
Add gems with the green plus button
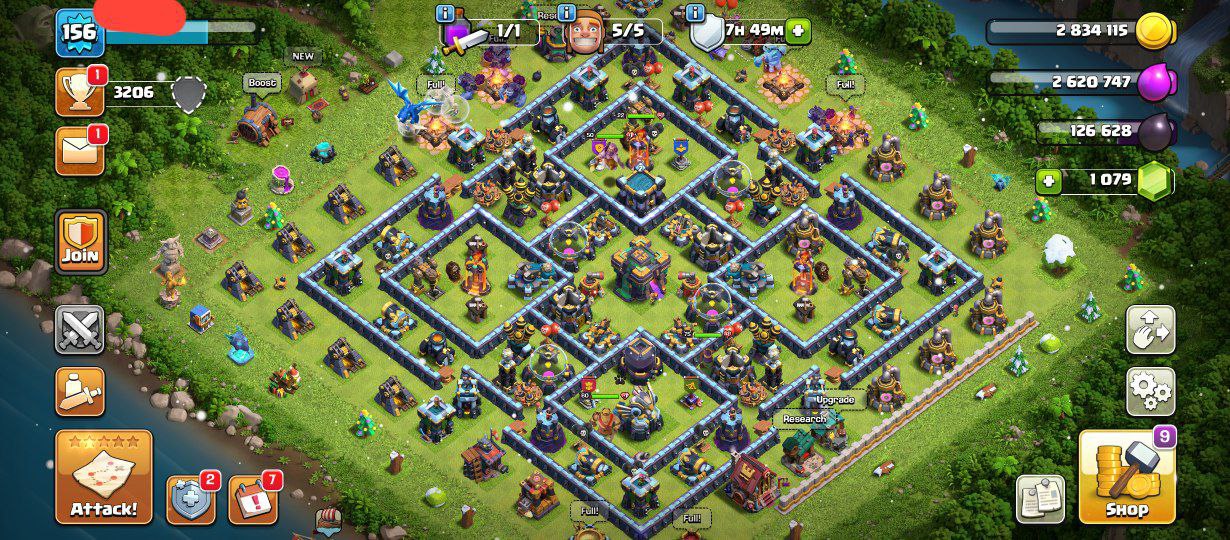coord(1049,181)
